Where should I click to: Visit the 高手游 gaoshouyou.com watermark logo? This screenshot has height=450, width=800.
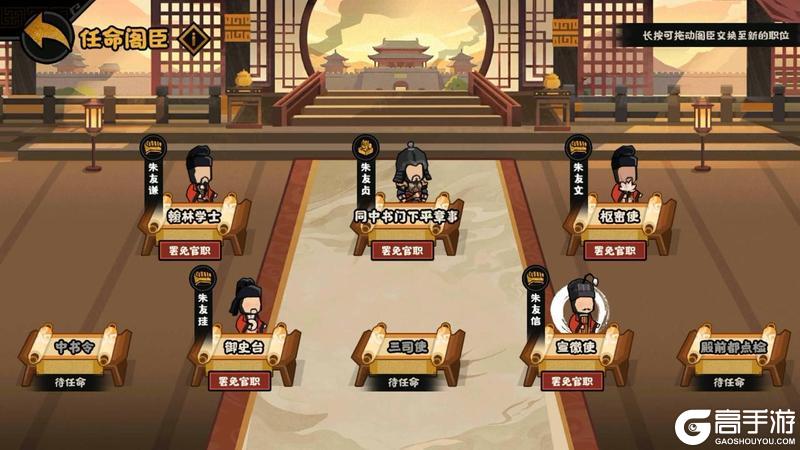(732, 427)
